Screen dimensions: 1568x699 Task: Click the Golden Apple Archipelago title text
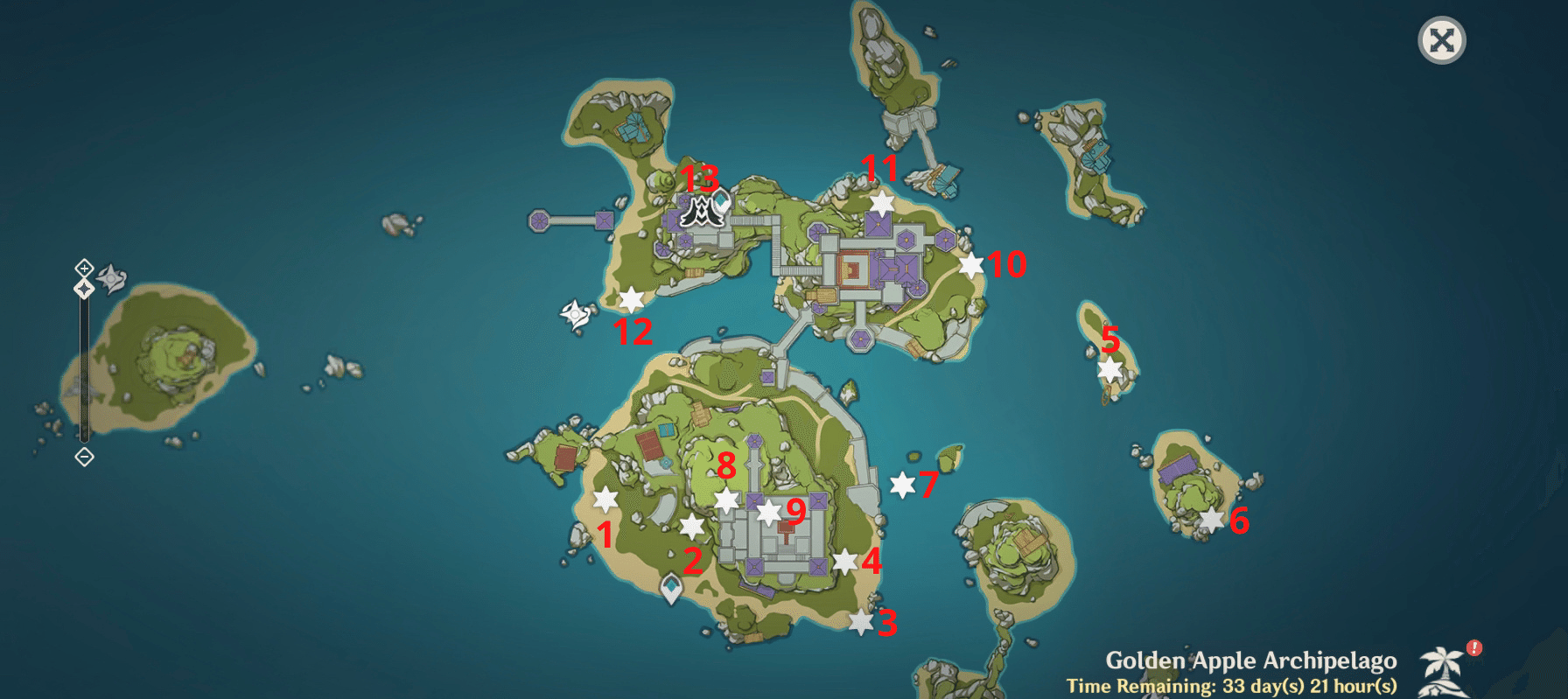[1253, 661]
